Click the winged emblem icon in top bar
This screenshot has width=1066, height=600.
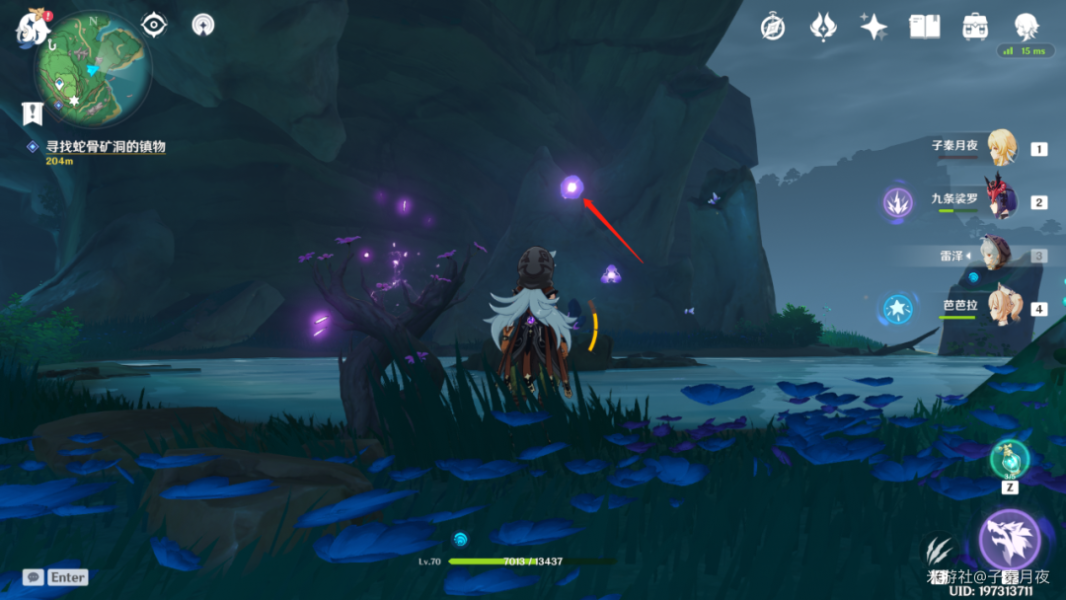pyautogui.click(x=823, y=27)
